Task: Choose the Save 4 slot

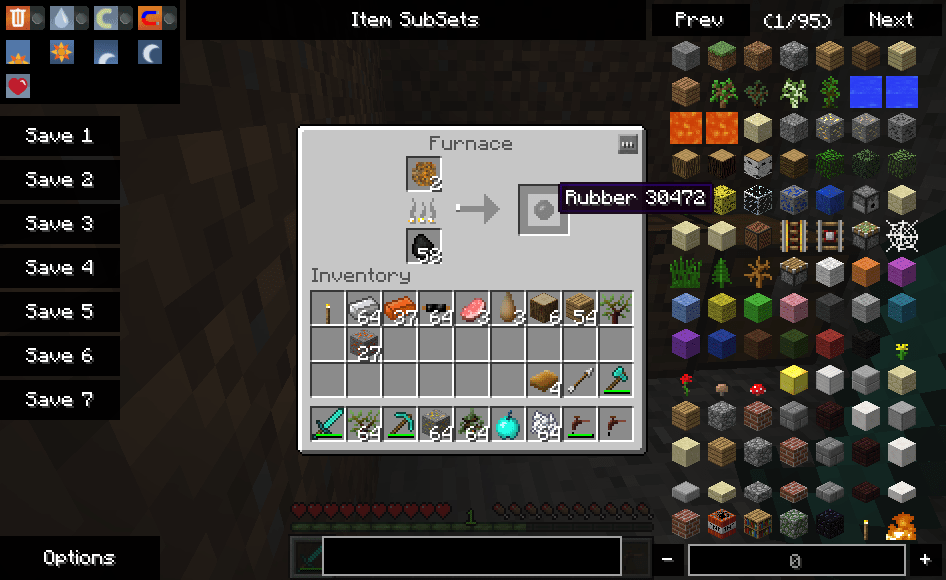Action: coord(59,268)
